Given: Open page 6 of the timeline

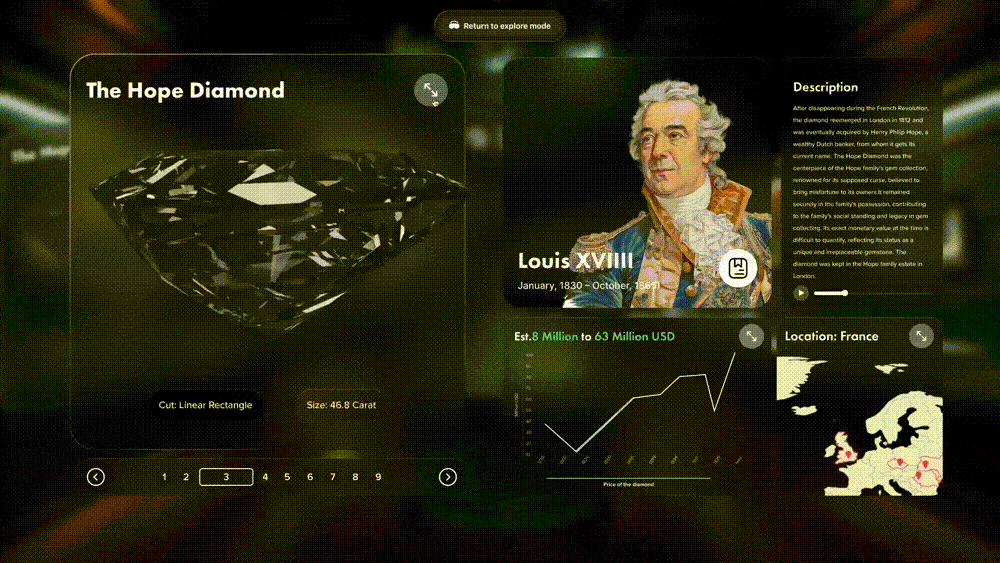Looking at the screenshot, I should pyautogui.click(x=310, y=477).
